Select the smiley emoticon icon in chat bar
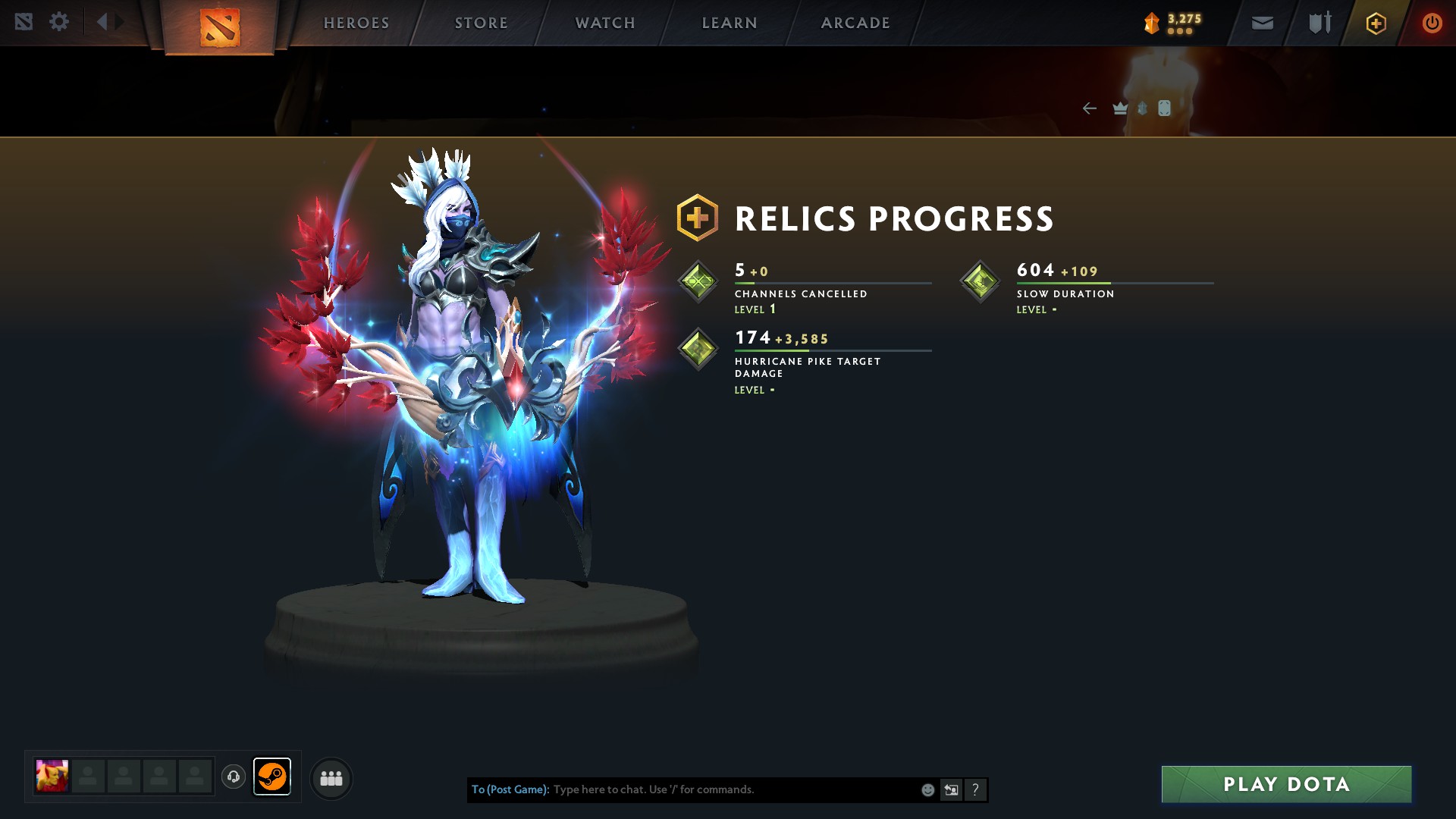The image size is (1456, 819). [x=927, y=789]
